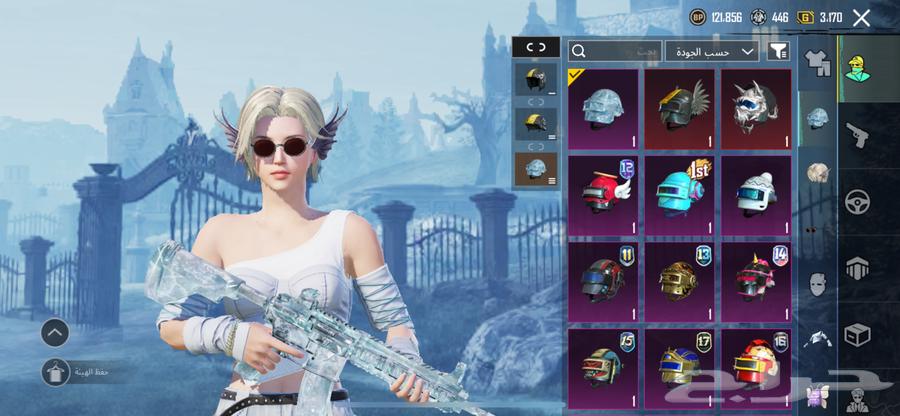
Task: Pick the pink spiked season 14 helmet
Action: tap(755, 281)
